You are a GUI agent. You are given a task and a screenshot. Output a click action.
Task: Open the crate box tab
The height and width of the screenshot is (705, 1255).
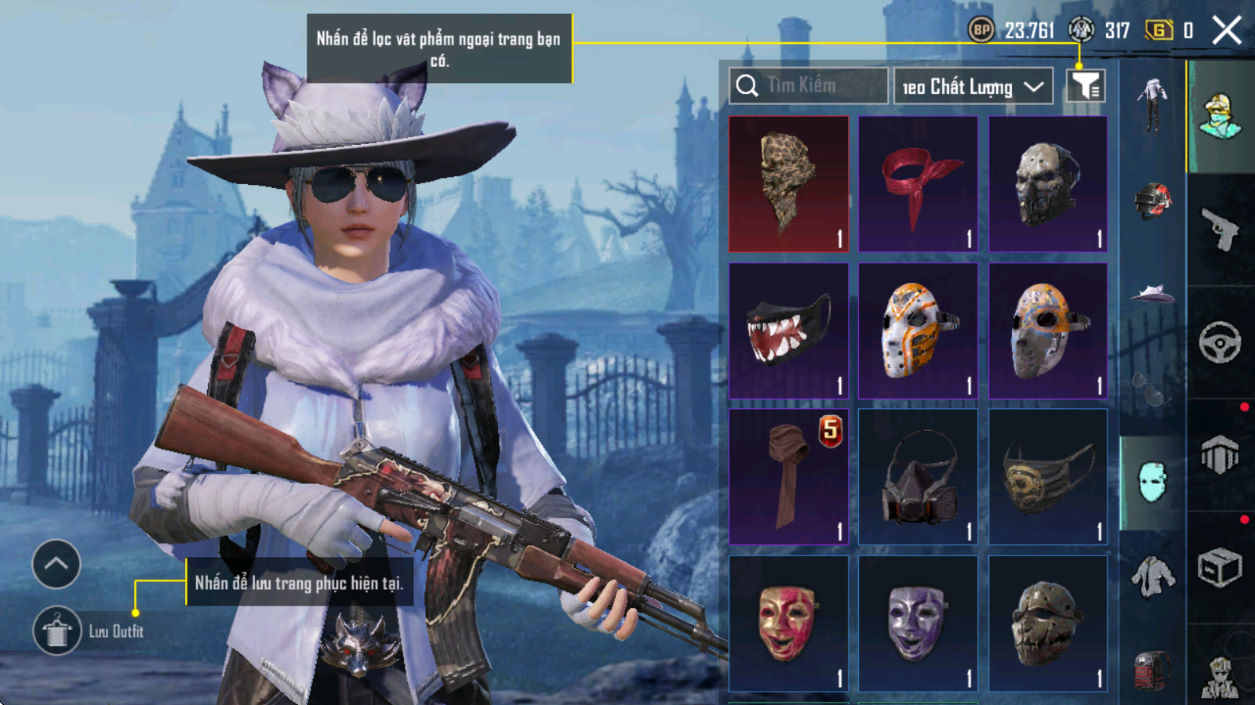click(1219, 568)
